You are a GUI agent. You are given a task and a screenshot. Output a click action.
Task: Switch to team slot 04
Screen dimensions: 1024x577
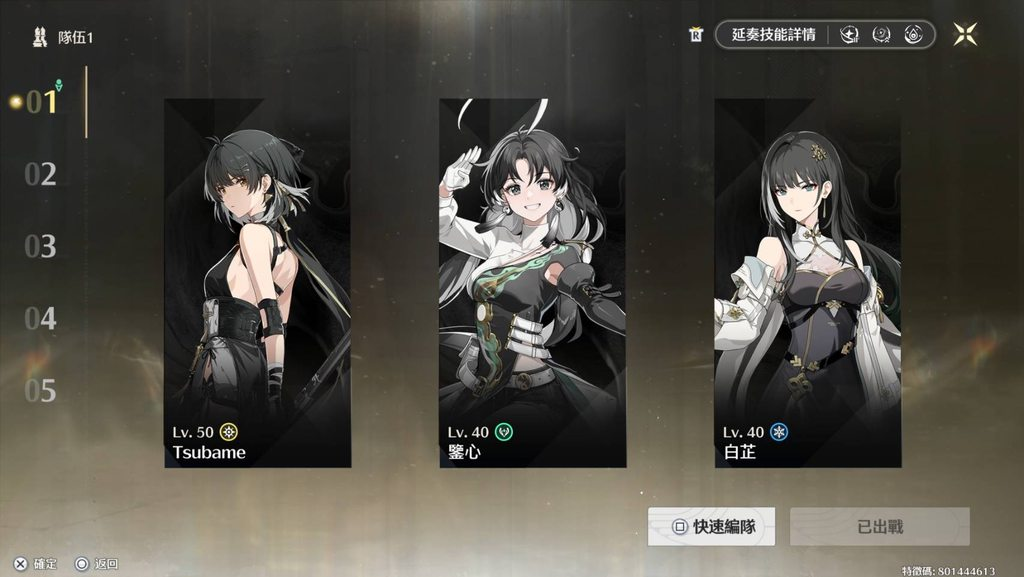pyautogui.click(x=41, y=319)
